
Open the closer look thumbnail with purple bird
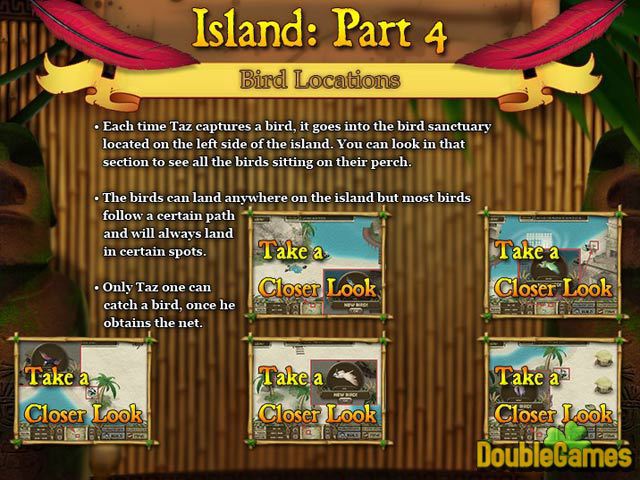pos(82,392)
